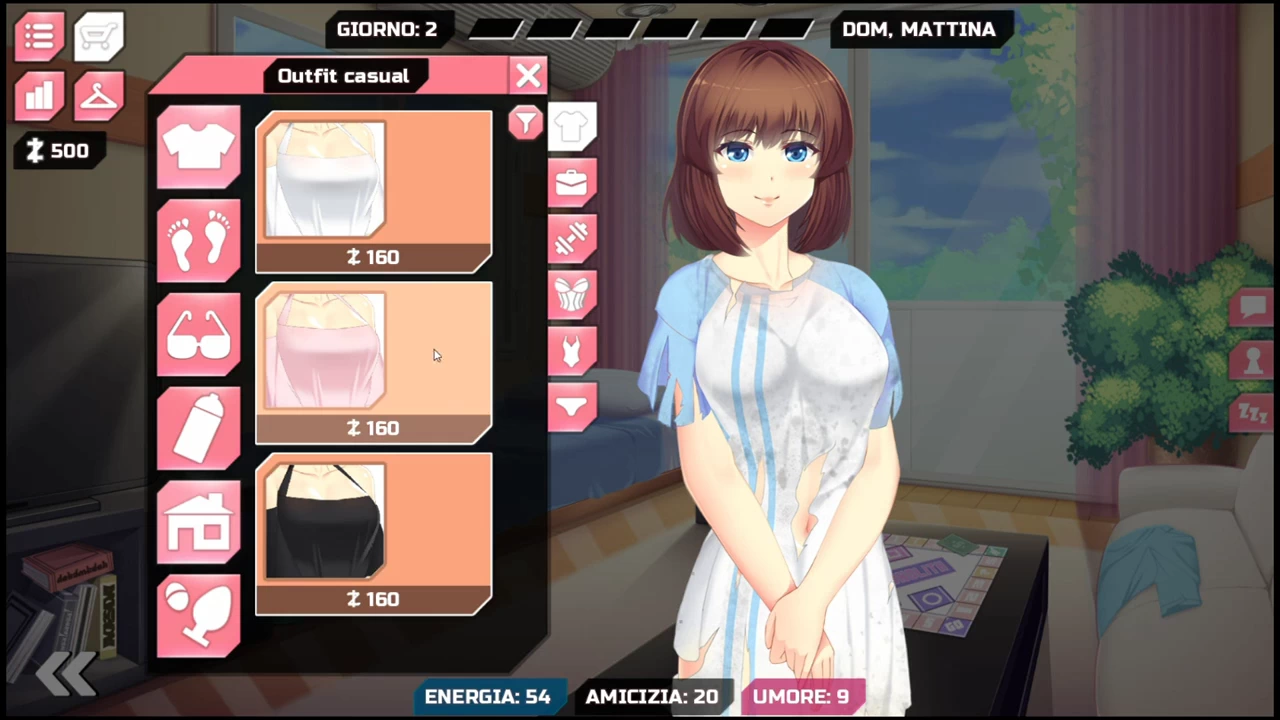The width and height of the screenshot is (1280, 720).
Task: Show the bar chart statistics
Action: 39,96
